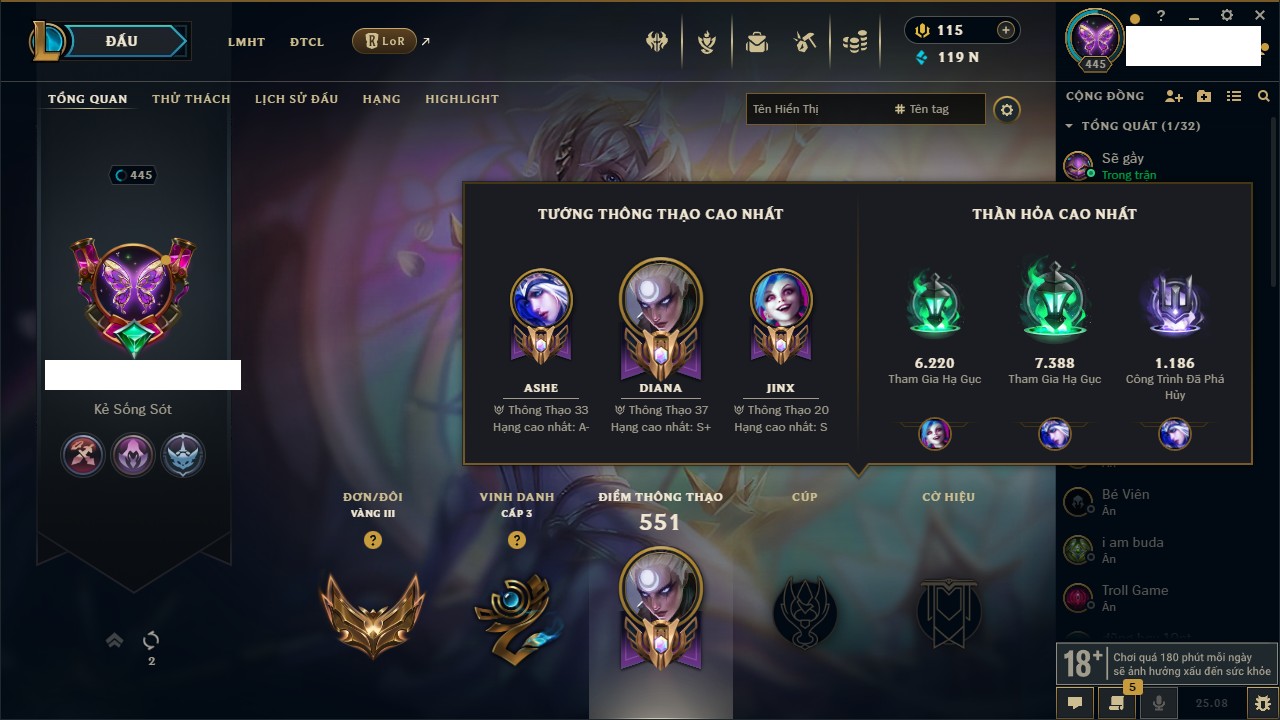Show the Highlight tab
Image resolution: width=1280 pixels, height=720 pixels.
pos(462,99)
